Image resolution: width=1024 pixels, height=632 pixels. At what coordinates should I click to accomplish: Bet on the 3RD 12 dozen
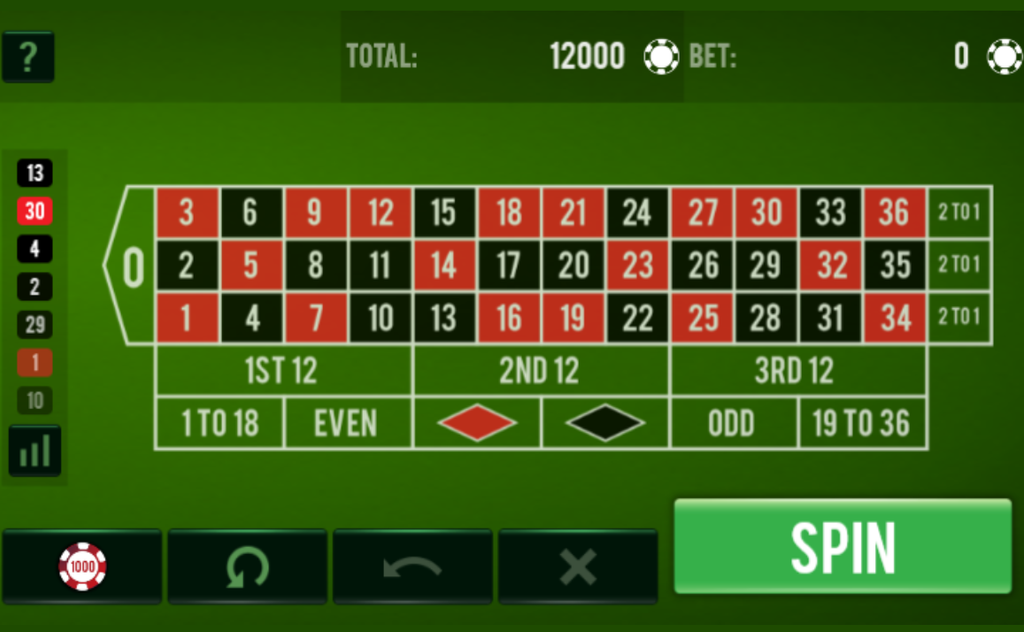pyautogui.click(x=797, y=371)
